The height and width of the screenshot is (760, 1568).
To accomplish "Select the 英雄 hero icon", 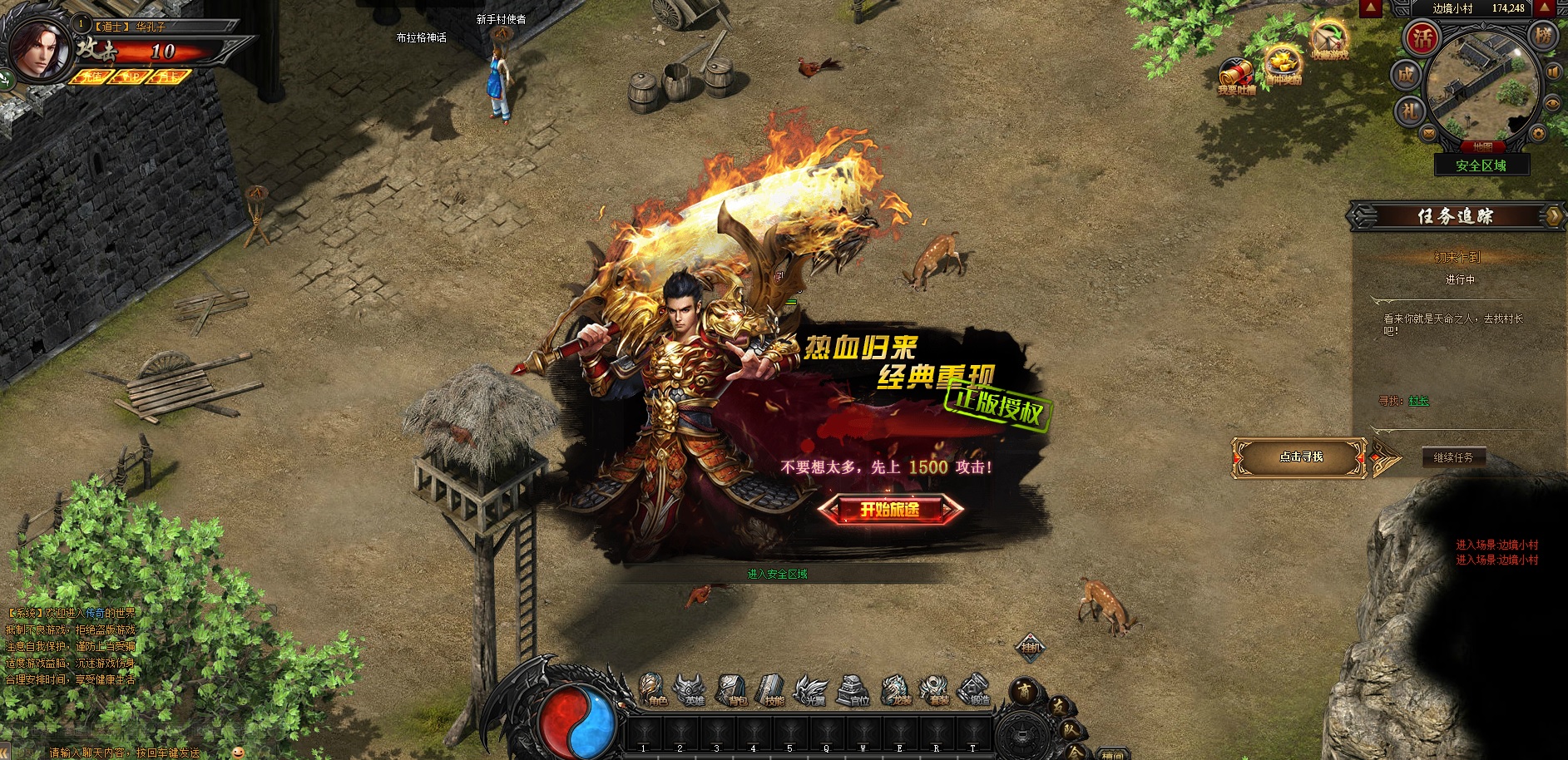I will tap(693, 690).
